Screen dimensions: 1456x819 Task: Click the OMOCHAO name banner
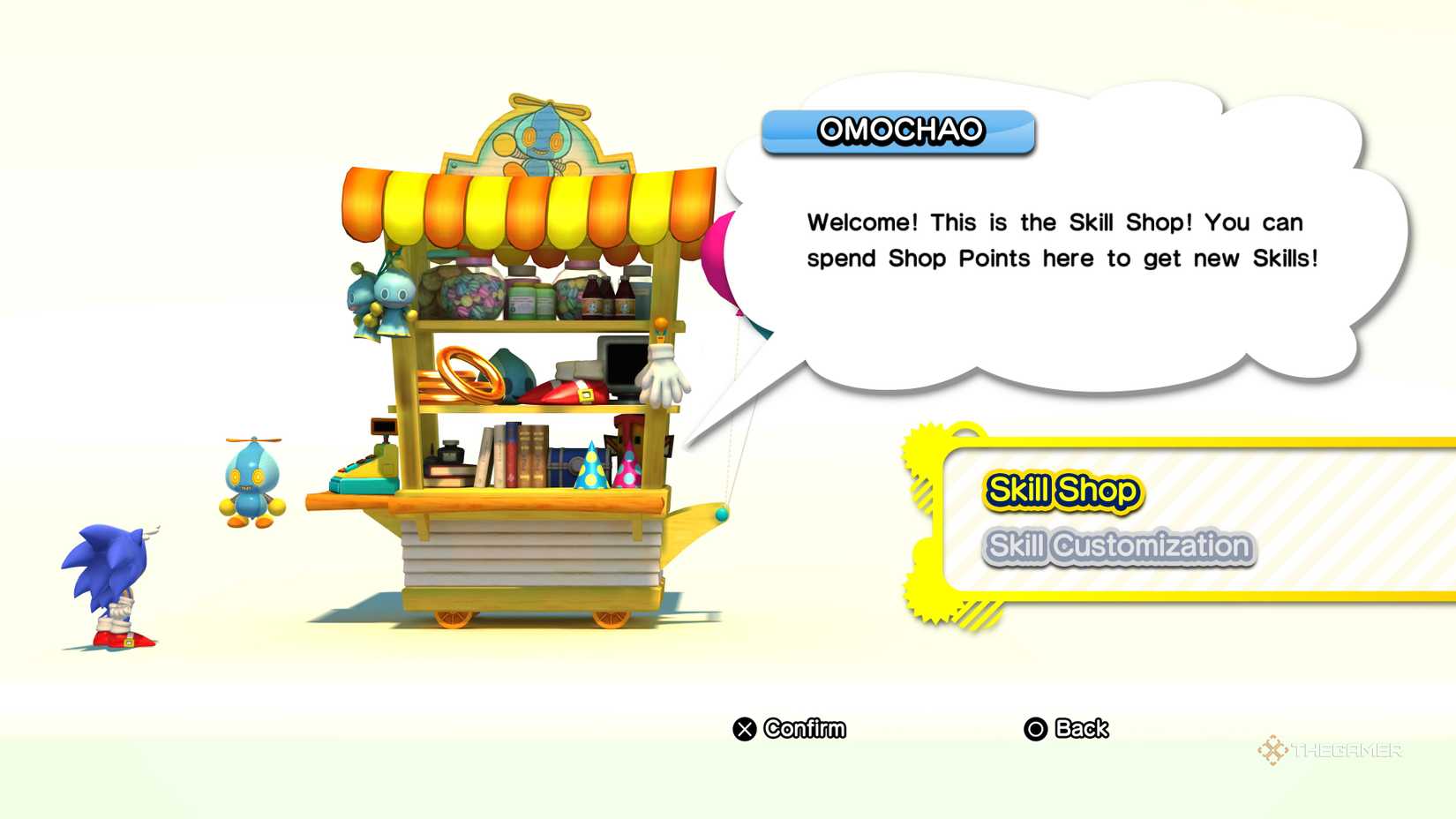[897, 131]
